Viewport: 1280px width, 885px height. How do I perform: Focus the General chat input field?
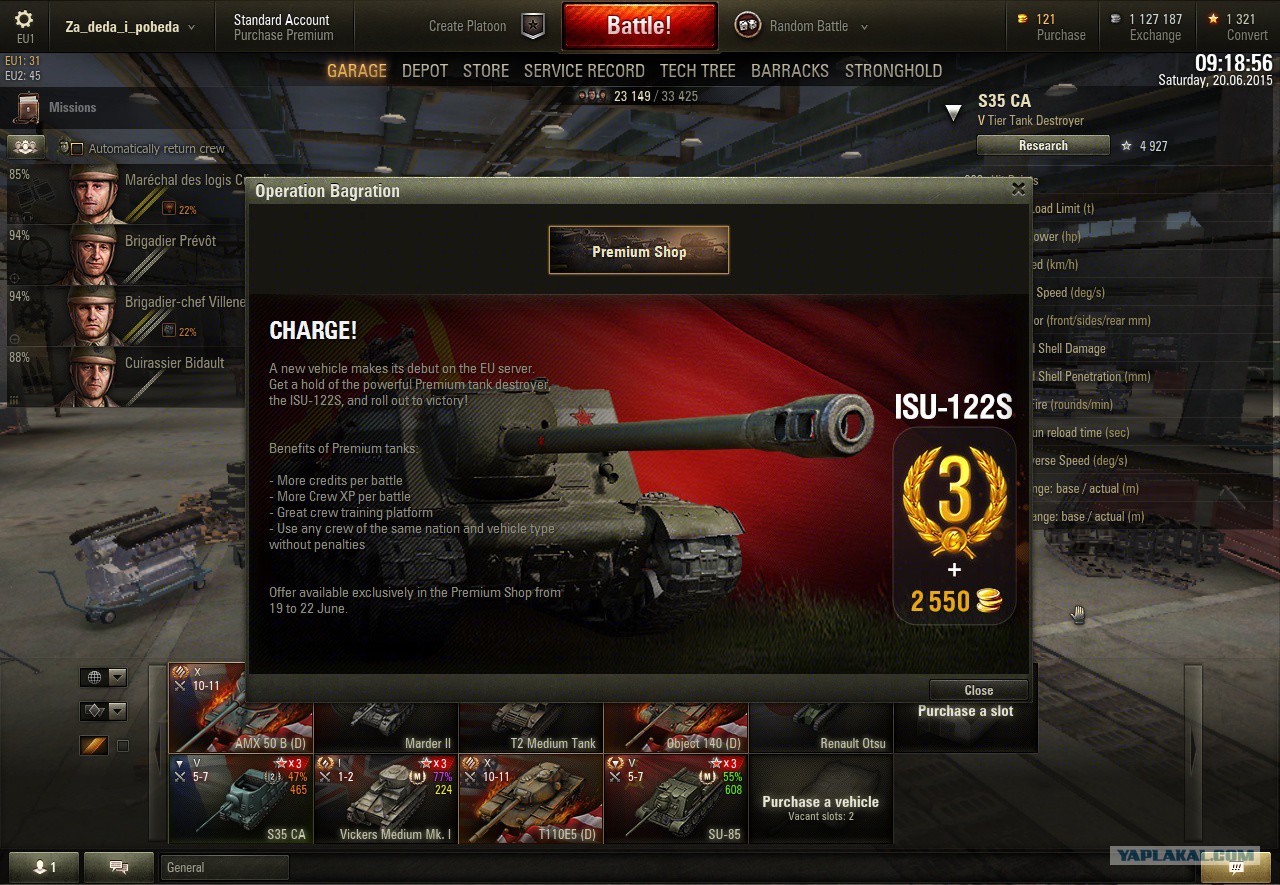point(224,867)
